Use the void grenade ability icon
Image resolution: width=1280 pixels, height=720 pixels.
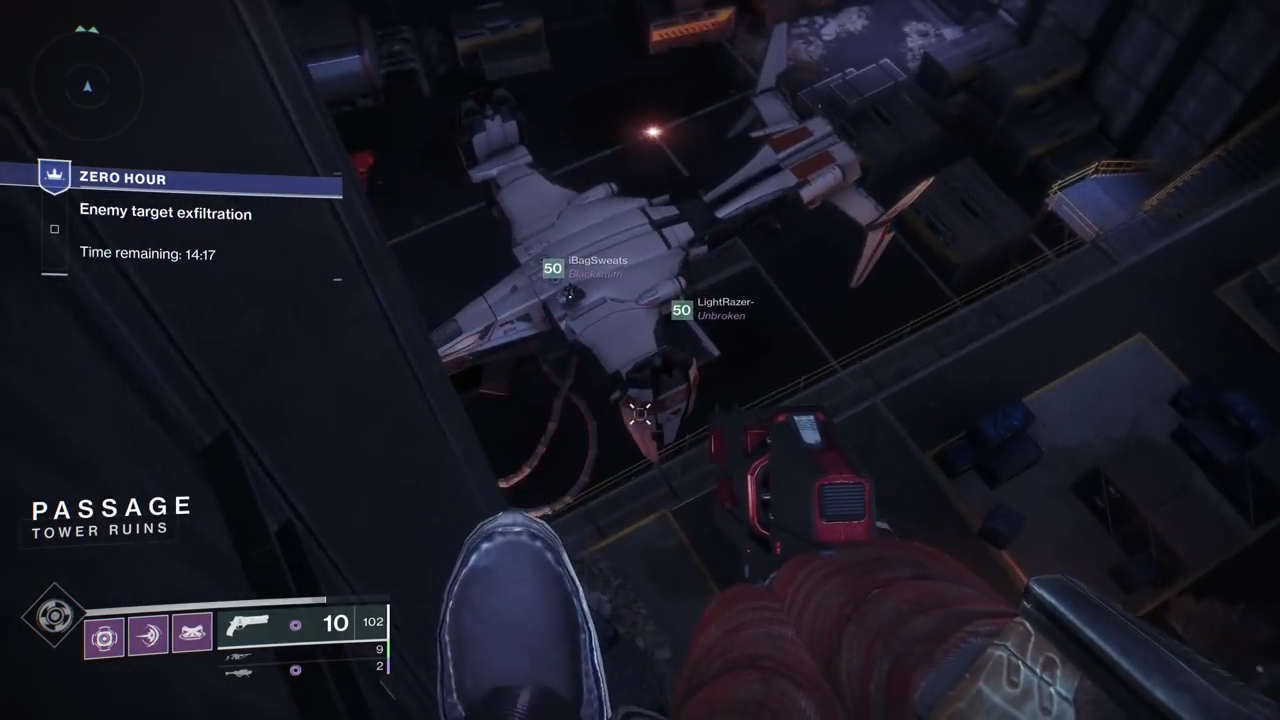104,636
